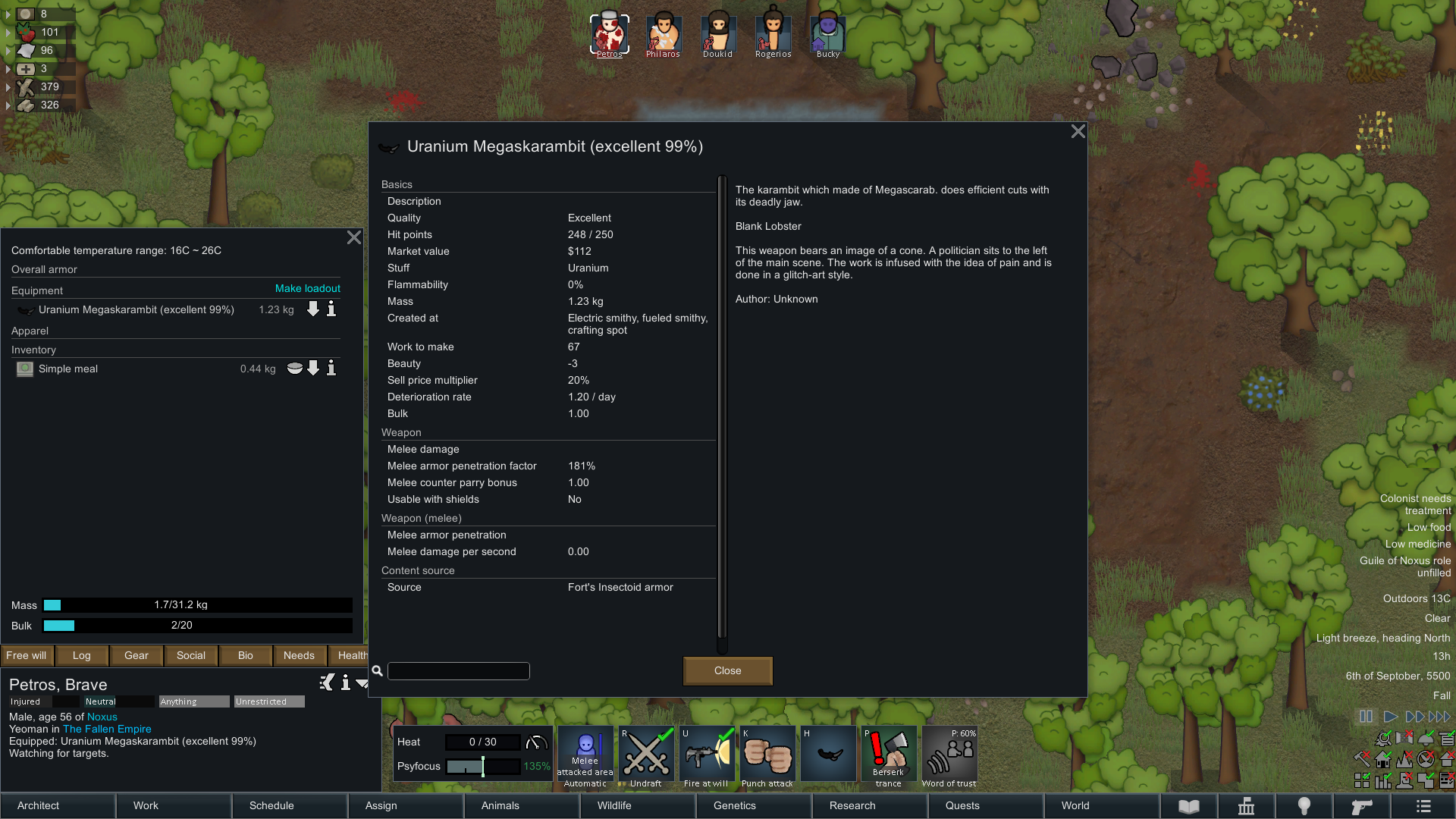1456x819 pixels.
Task: Close the Uranium Megaskarambit info window
Action: pyautogui.click(x=1078, y=132)
